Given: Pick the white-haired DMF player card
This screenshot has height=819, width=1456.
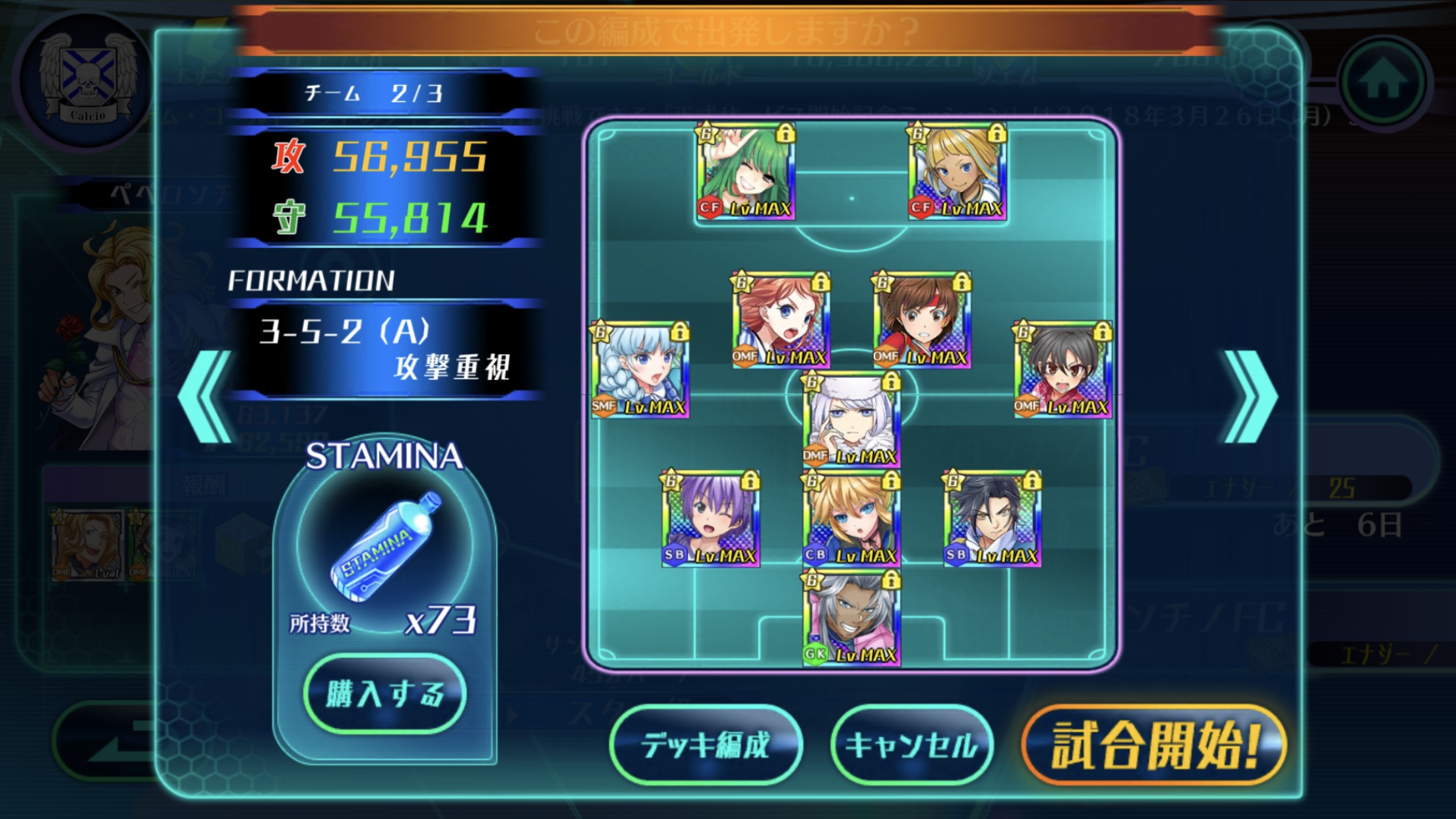Looking at the screenshot, I should tap(851, 419).
